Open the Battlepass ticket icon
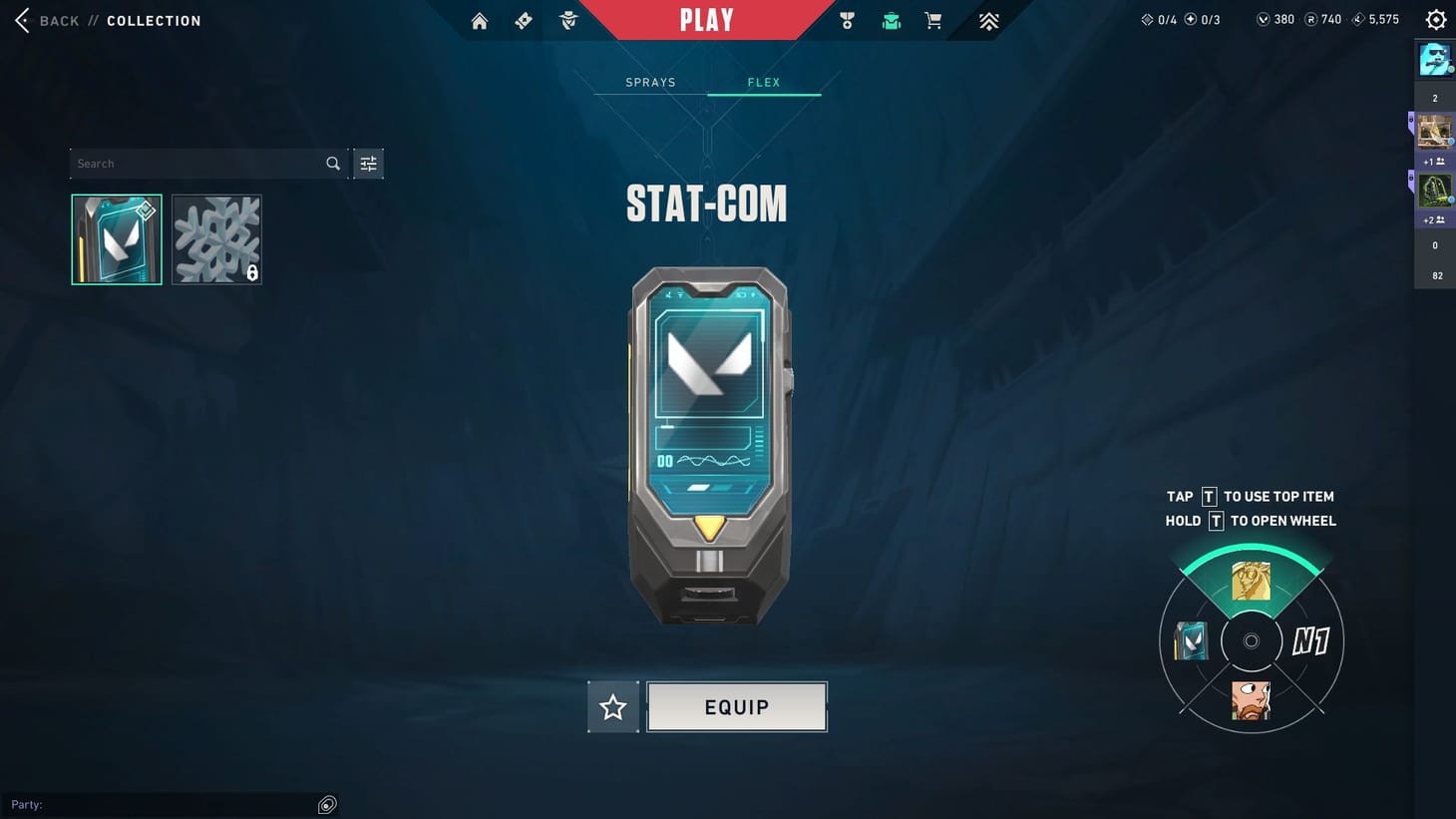1456x819 pixels. point(523,20)
